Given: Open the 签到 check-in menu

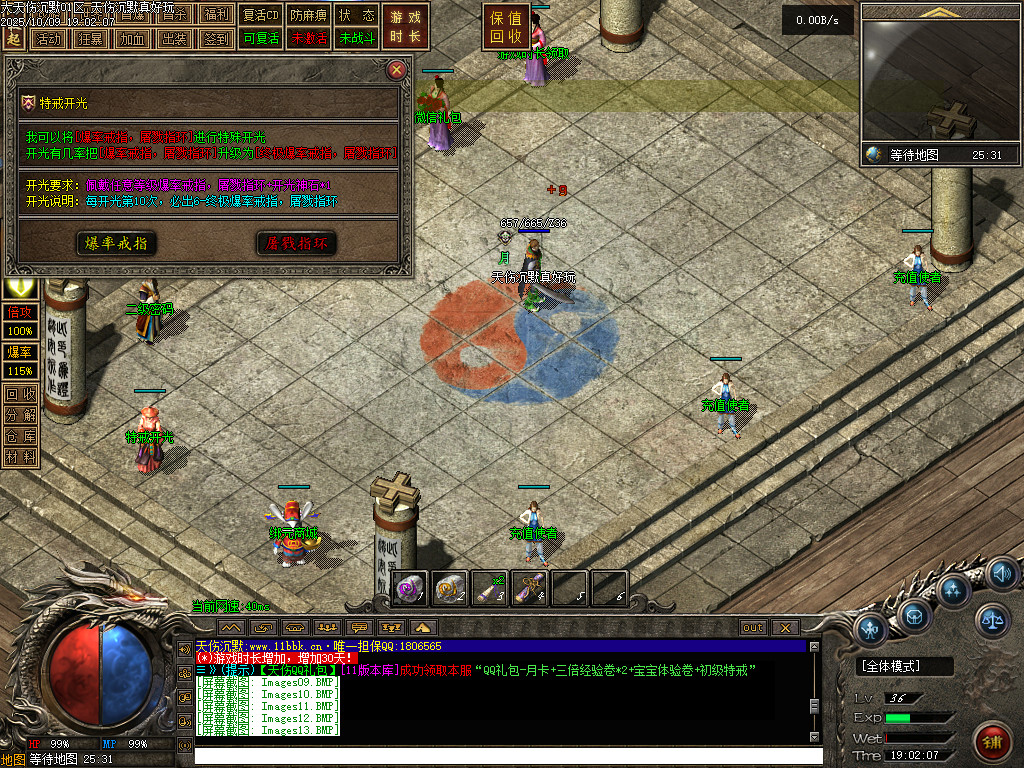Looking at the screenshot, I should [216, 39].
